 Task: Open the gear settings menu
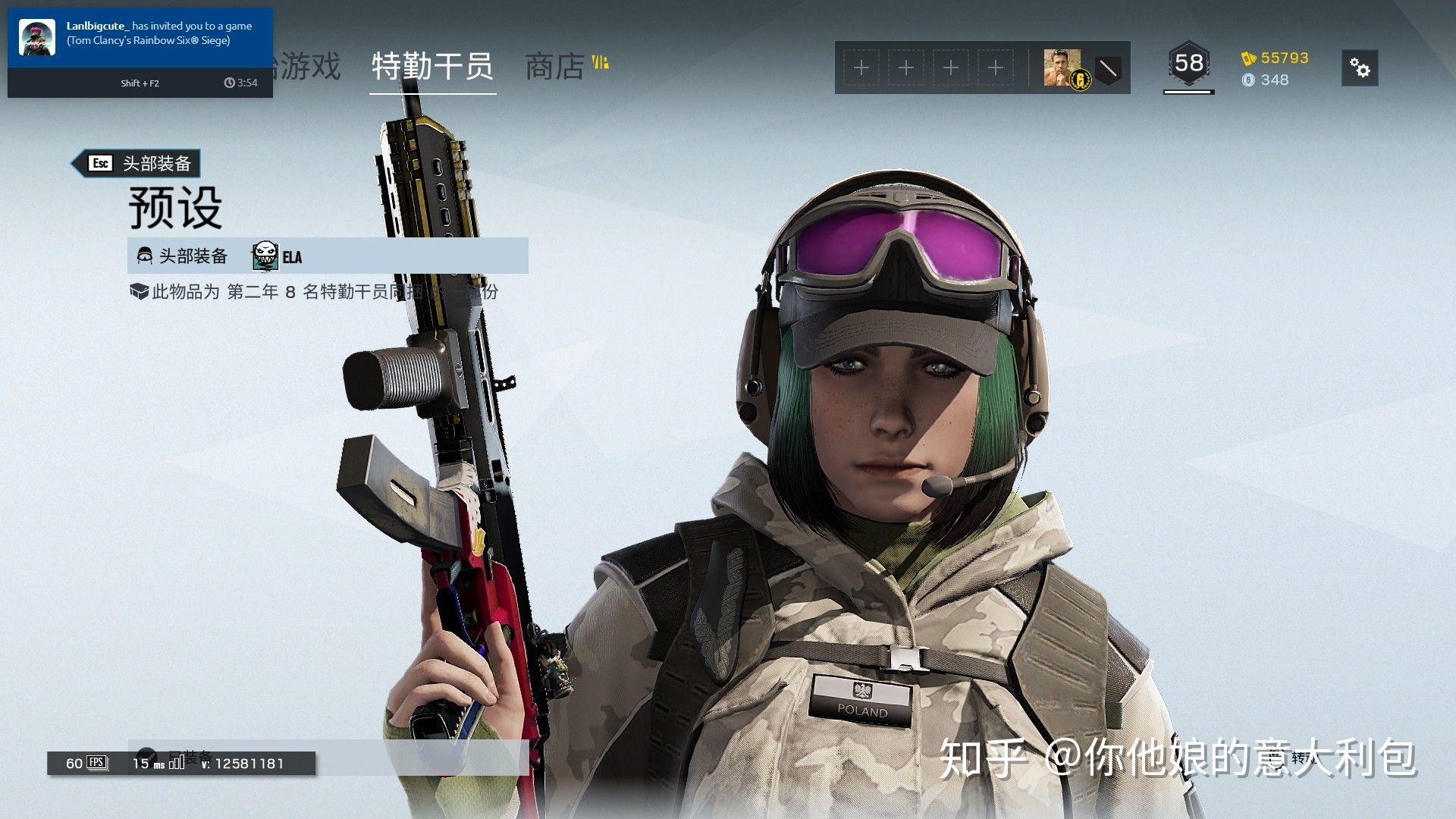1360,69
